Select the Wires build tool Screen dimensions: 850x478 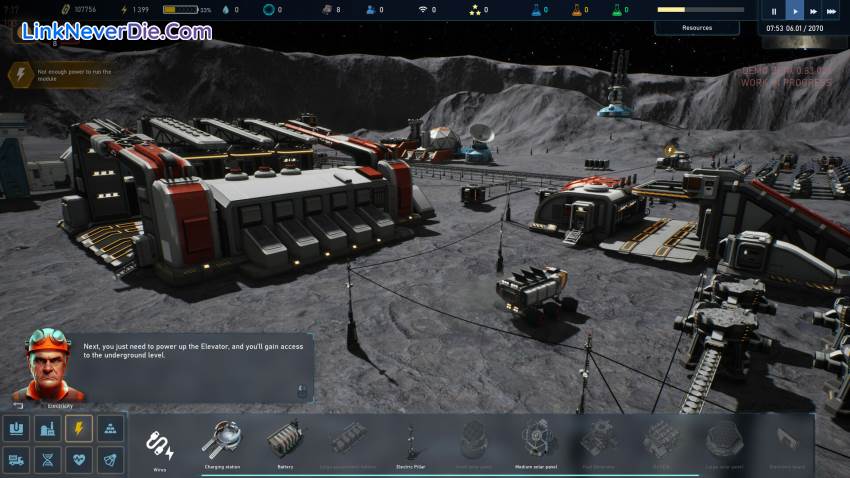161,444
